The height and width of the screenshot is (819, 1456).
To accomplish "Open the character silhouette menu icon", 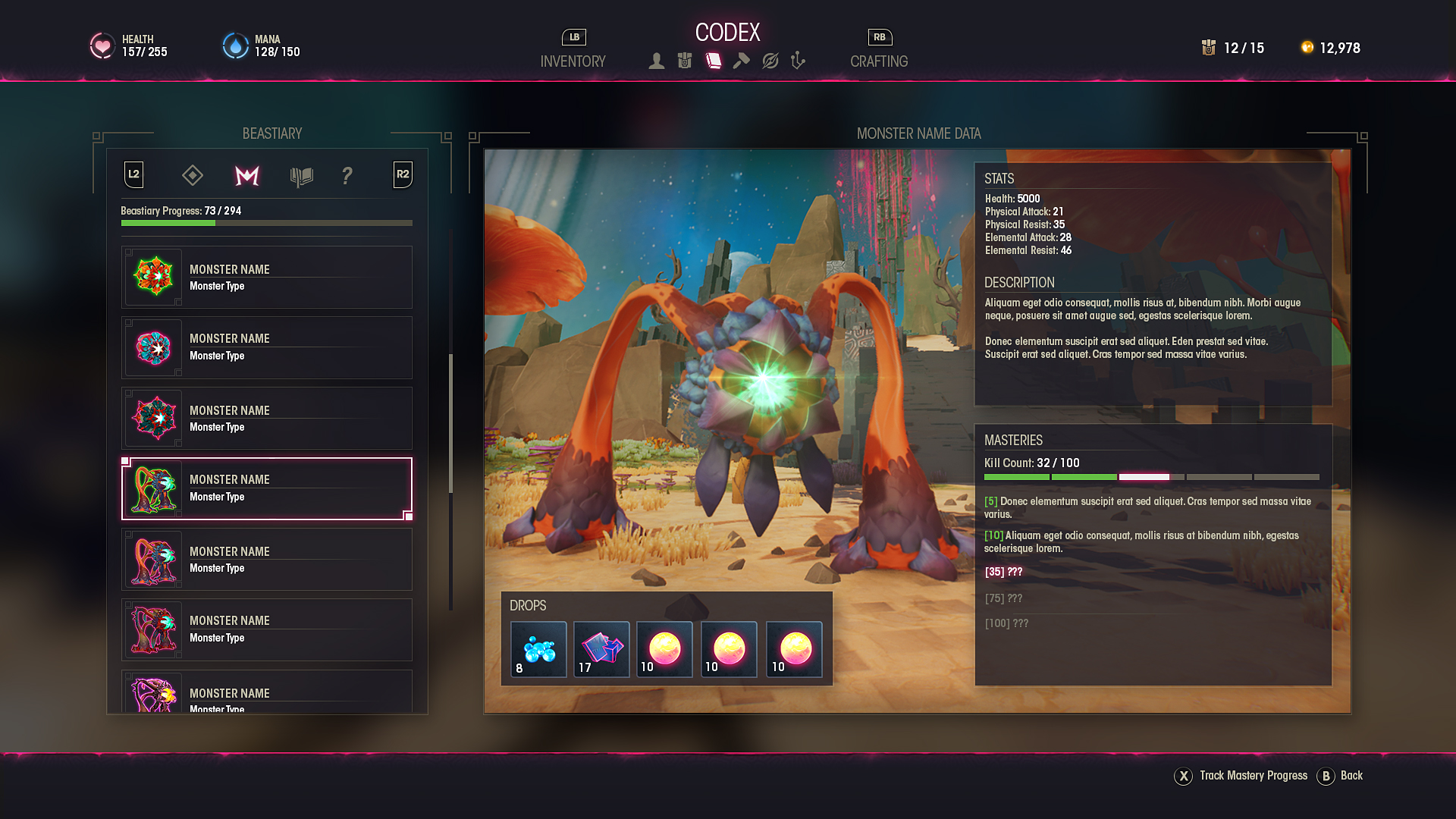I will tap(657, 61).
